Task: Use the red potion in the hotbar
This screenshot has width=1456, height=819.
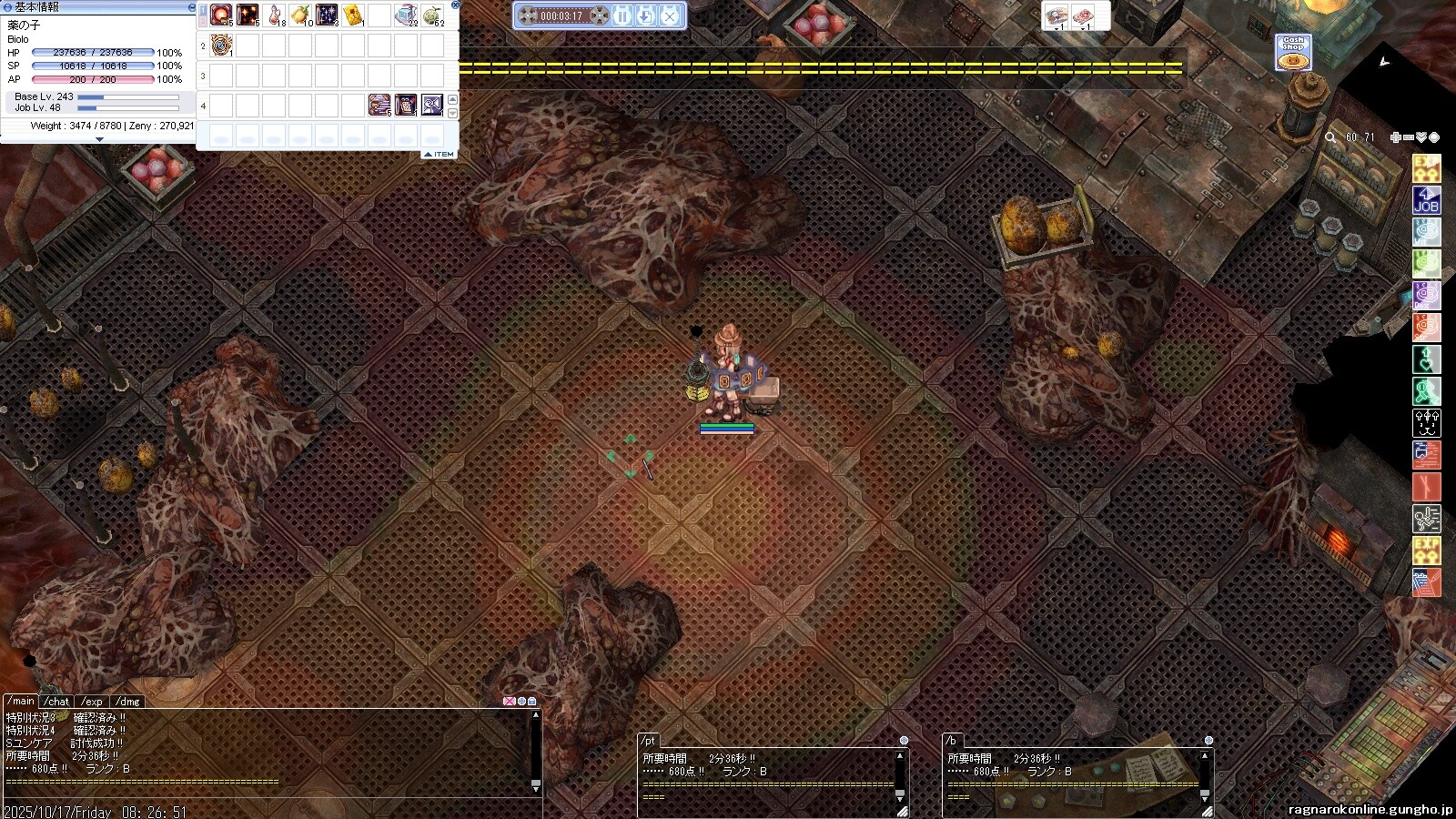Action: 274,15
